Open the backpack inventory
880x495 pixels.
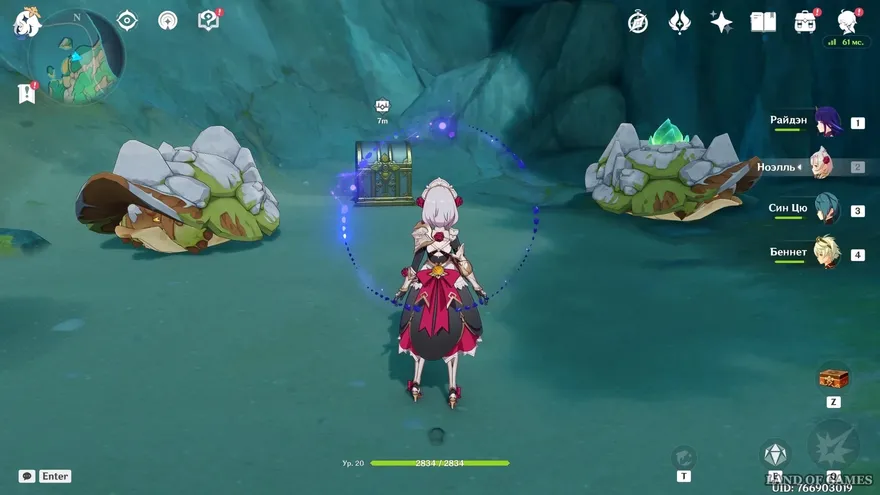805,22
